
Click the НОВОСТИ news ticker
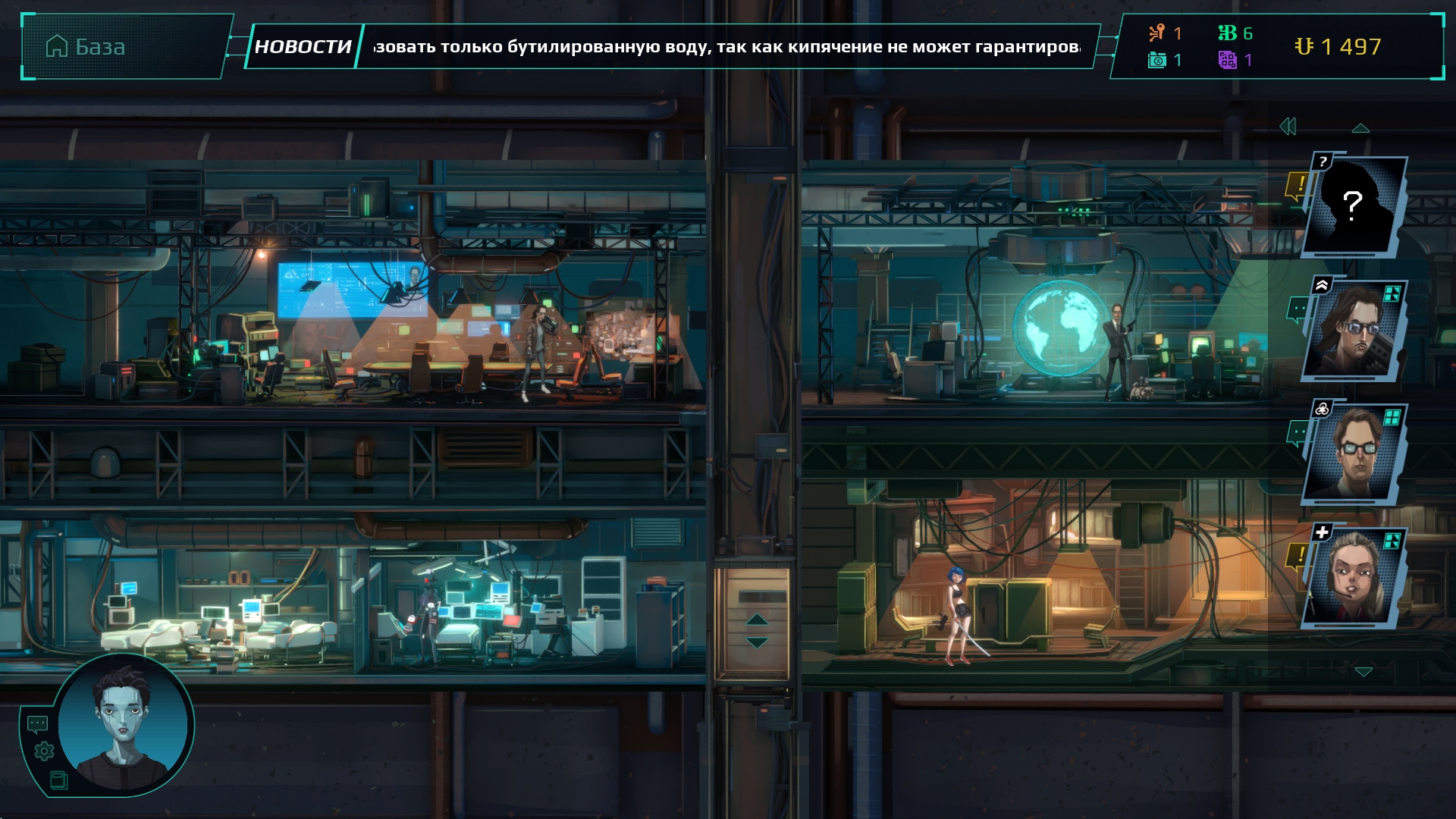303,47
